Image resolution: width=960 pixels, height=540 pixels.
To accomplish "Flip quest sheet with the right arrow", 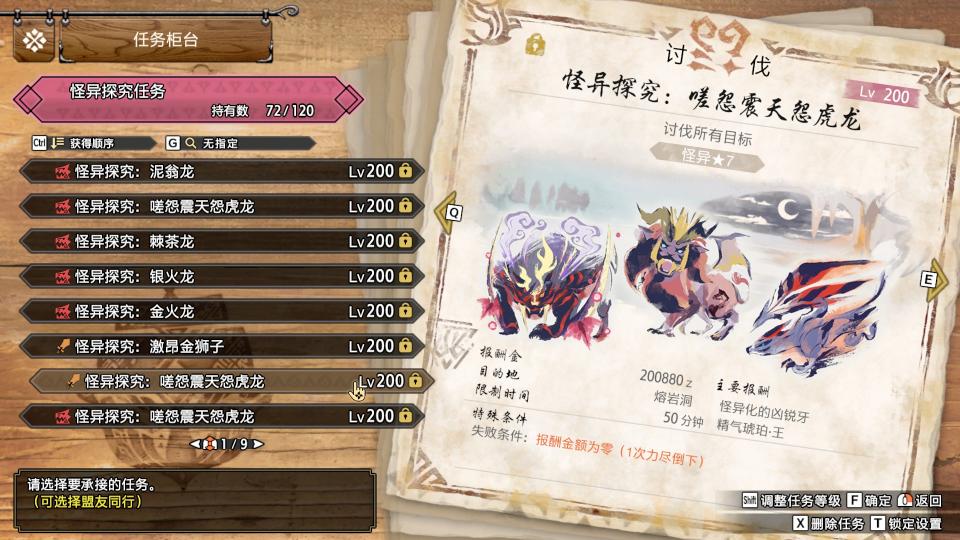I will pyautogui.click(x=933, y=281).
